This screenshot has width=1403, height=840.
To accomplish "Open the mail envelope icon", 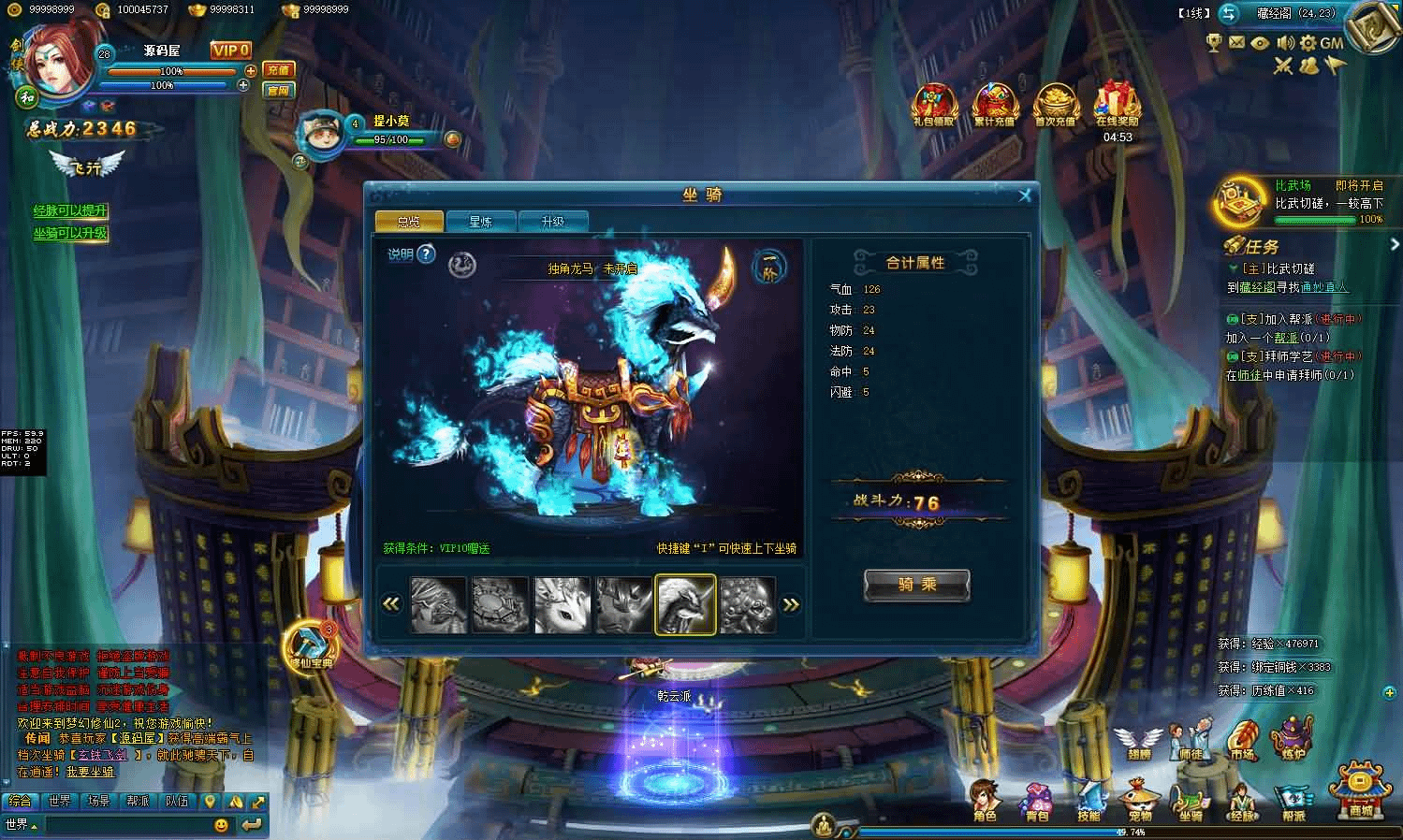I will (1237, 43).
